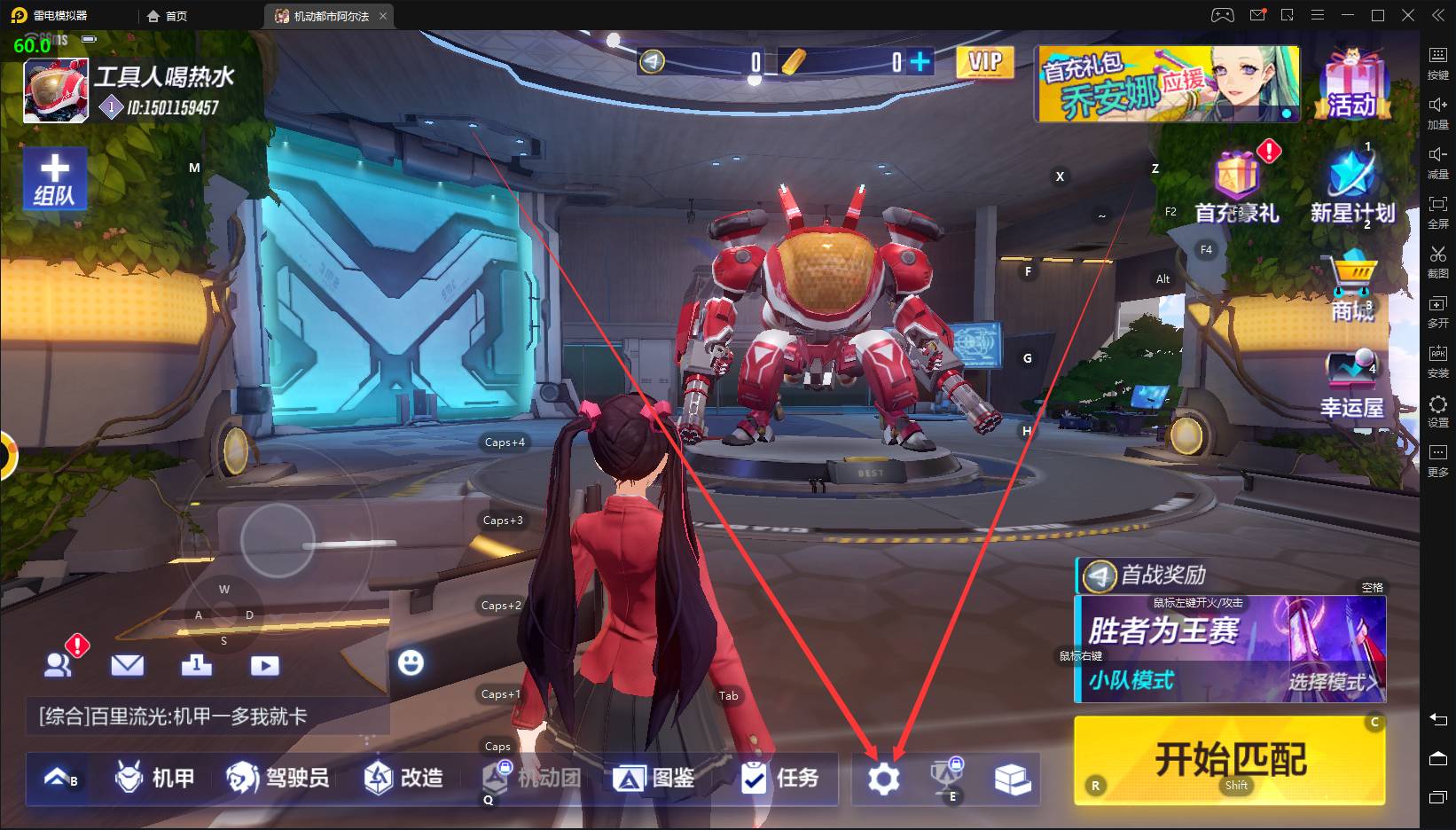
Task: Open the gear settings icon
Action: [x=883, y=779]
